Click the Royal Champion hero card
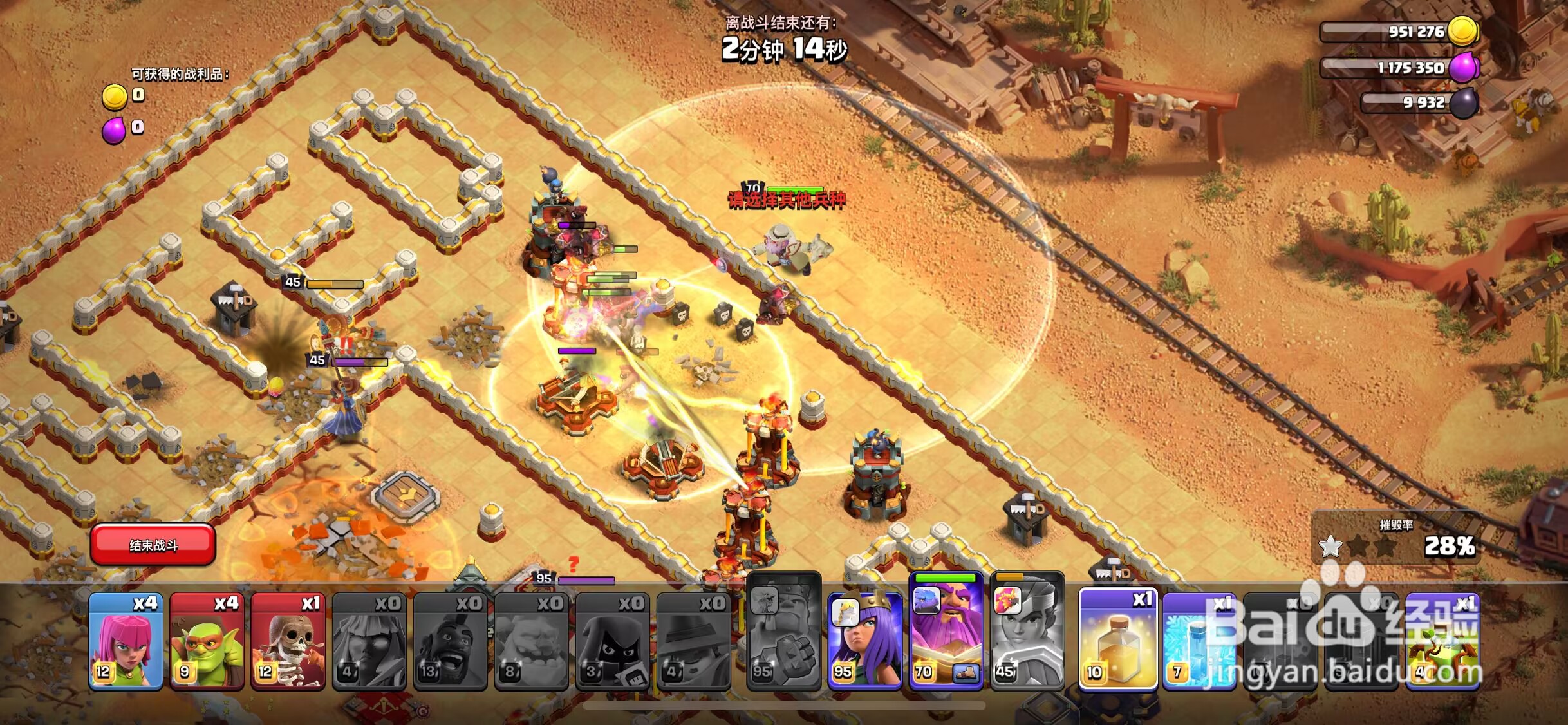This screenshot has width=1568, height=725. pyautogui.click(x=1027, y=634)
